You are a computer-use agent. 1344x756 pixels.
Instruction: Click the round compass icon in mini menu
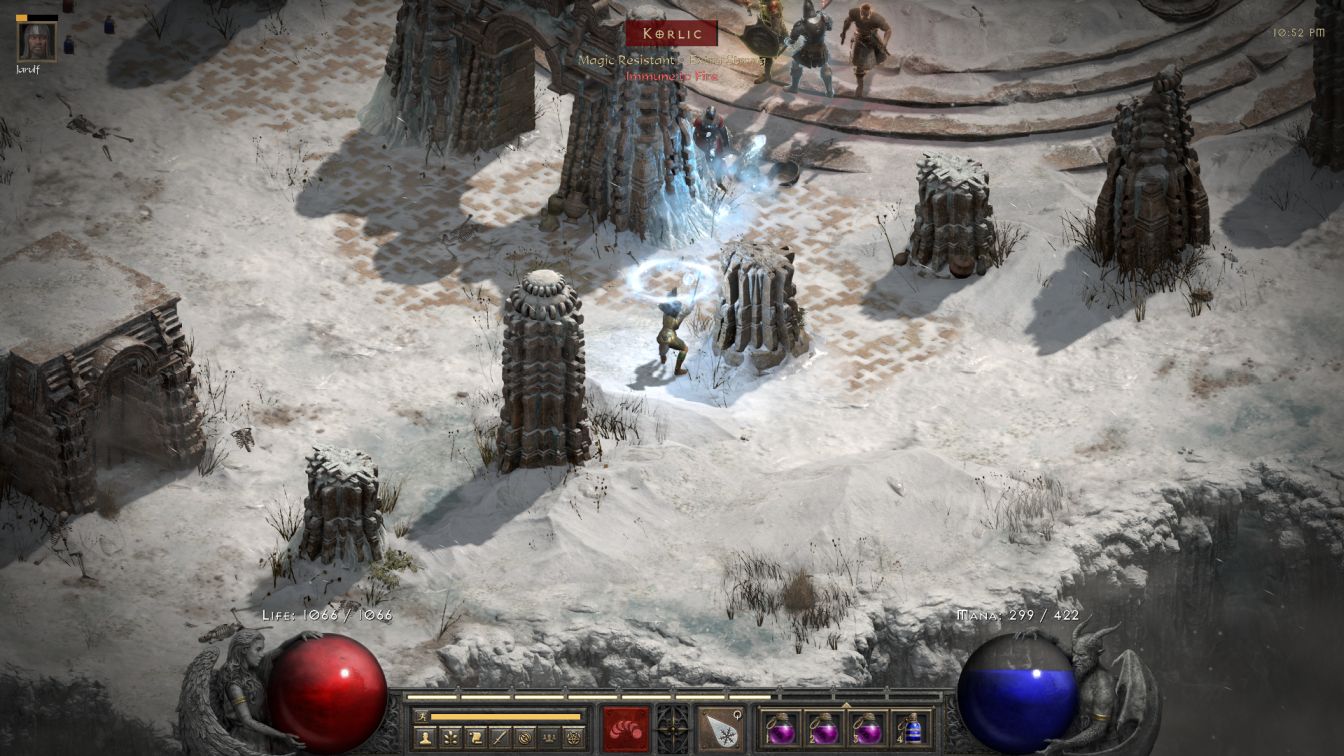[524, 739]
